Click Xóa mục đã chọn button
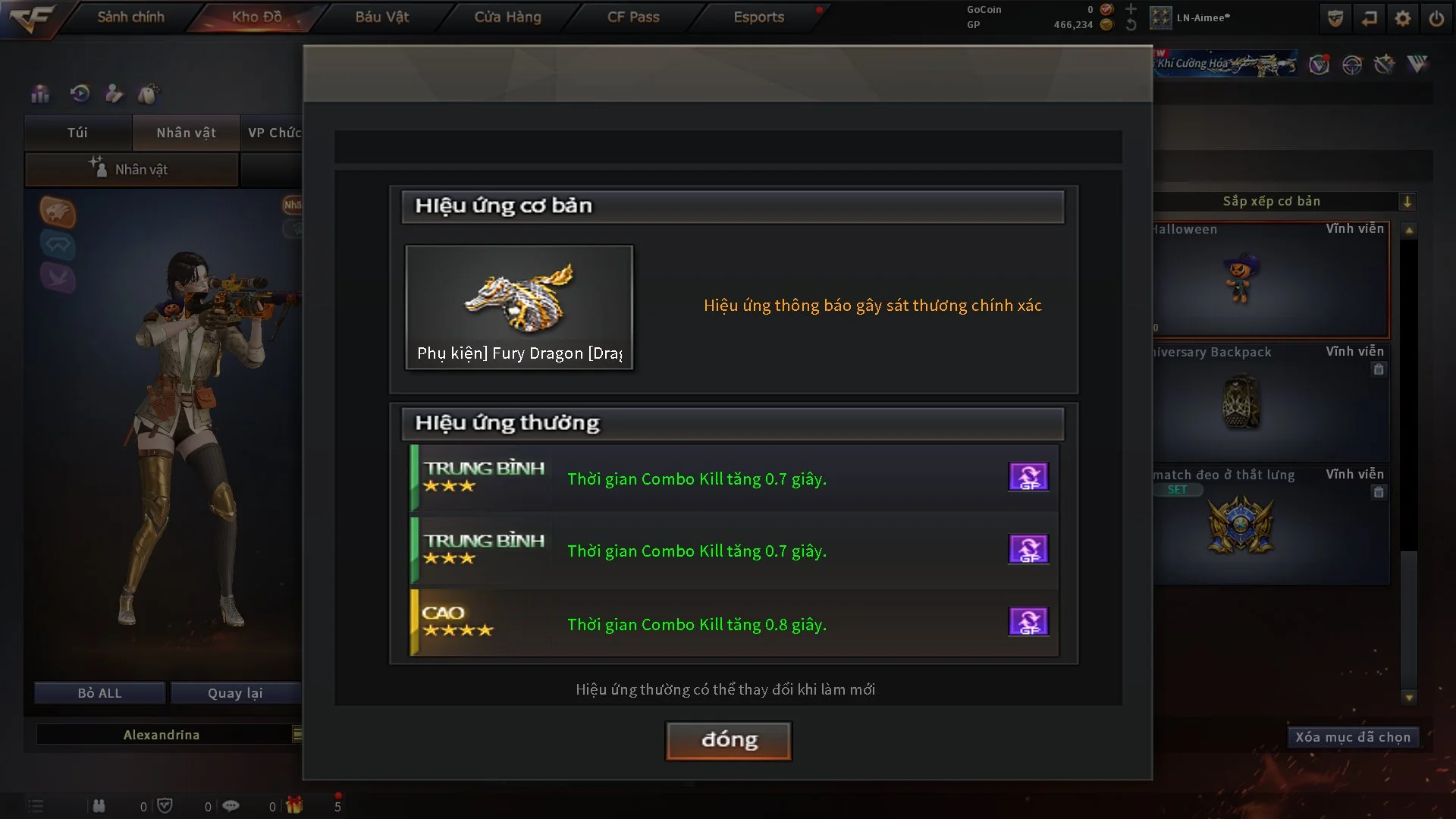 tap(1352, 737)
